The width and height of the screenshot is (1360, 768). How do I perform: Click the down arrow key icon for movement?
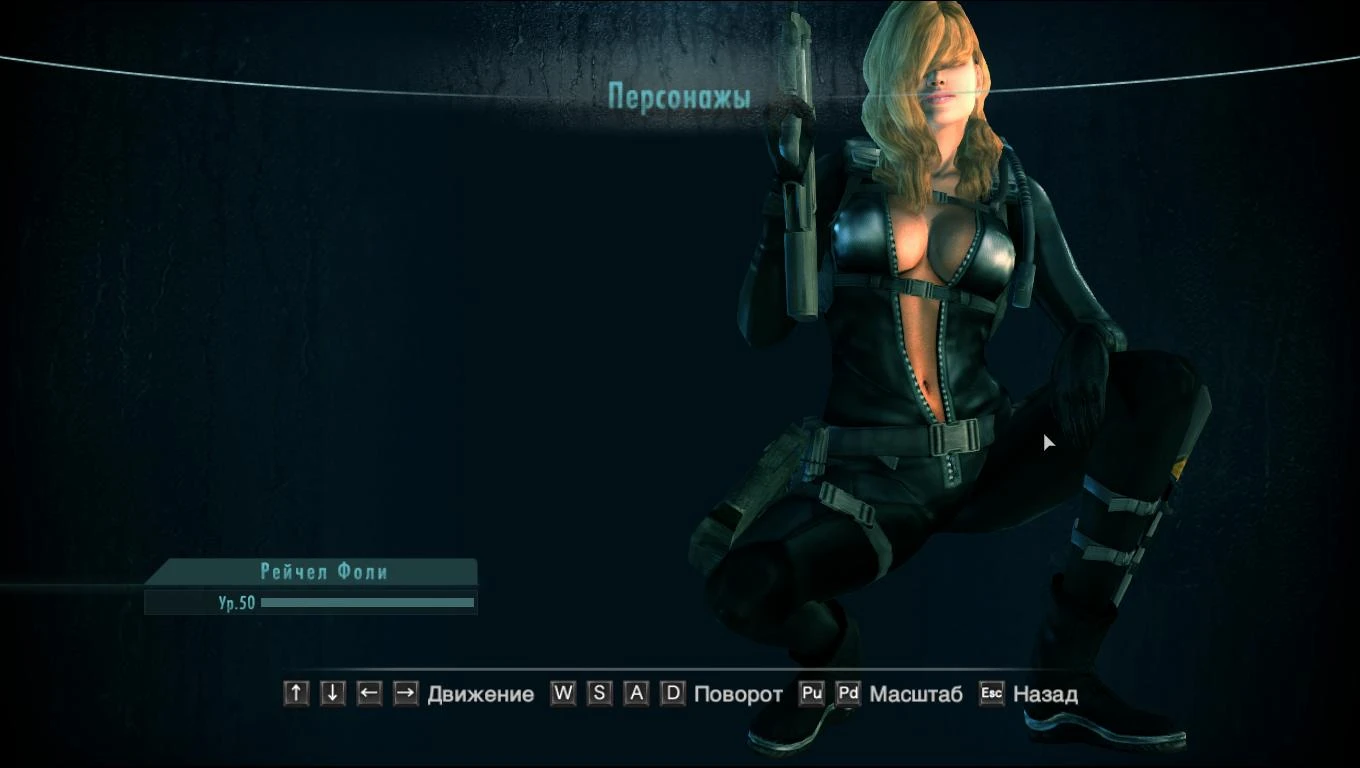[331, 693]
